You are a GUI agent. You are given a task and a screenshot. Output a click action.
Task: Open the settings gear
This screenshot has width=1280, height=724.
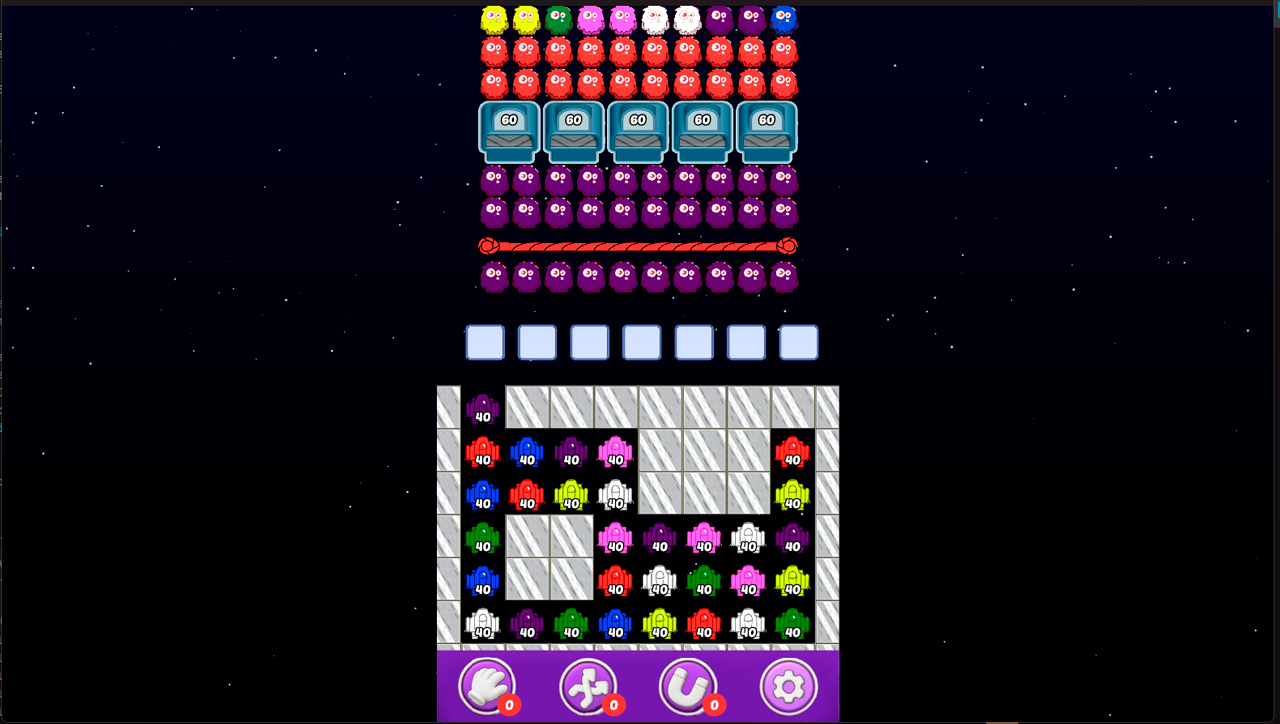[x=790, y=686]
